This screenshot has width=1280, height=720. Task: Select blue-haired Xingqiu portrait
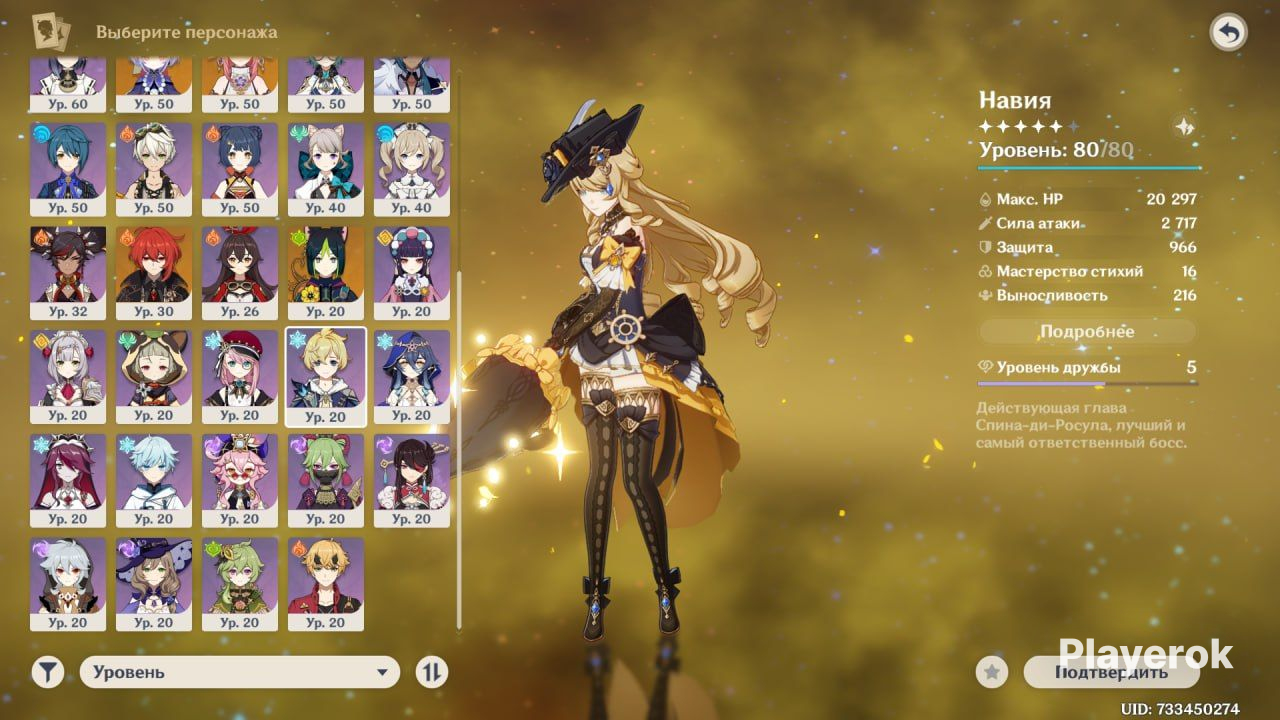67,160
